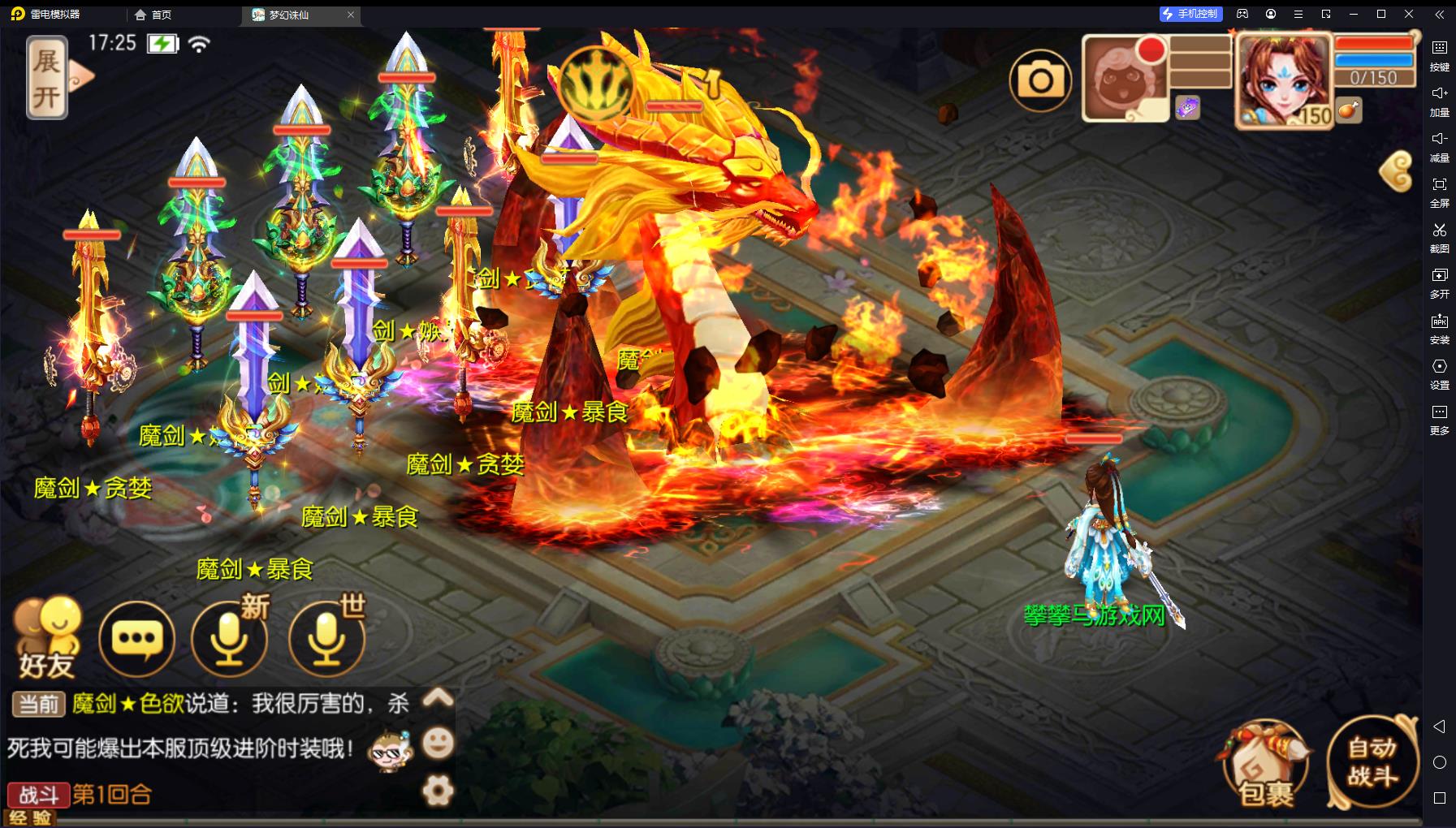
Task: Open the emulator 设置 settings
Action: click(1439, 373)
